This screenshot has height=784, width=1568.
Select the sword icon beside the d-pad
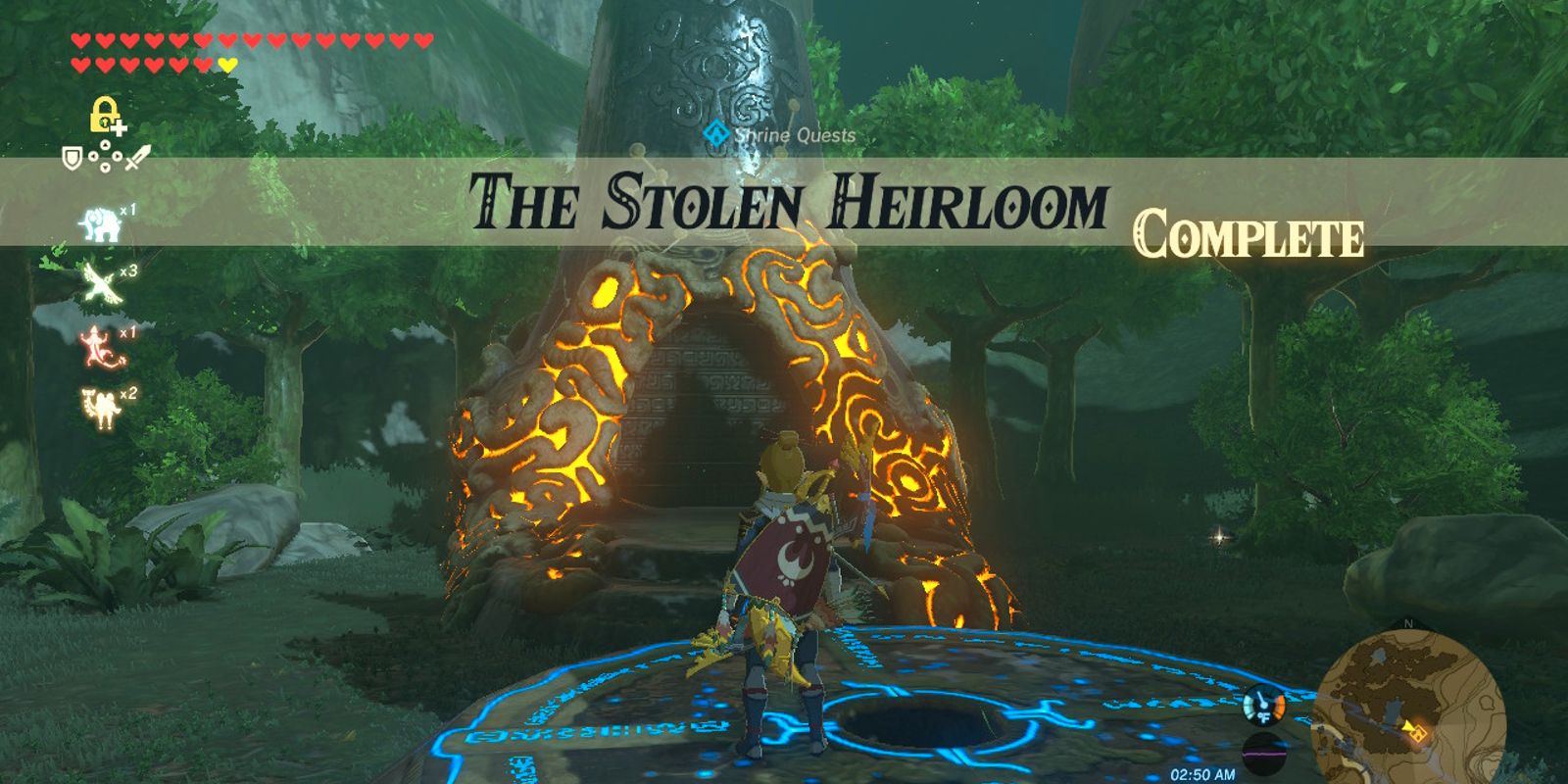136,156
